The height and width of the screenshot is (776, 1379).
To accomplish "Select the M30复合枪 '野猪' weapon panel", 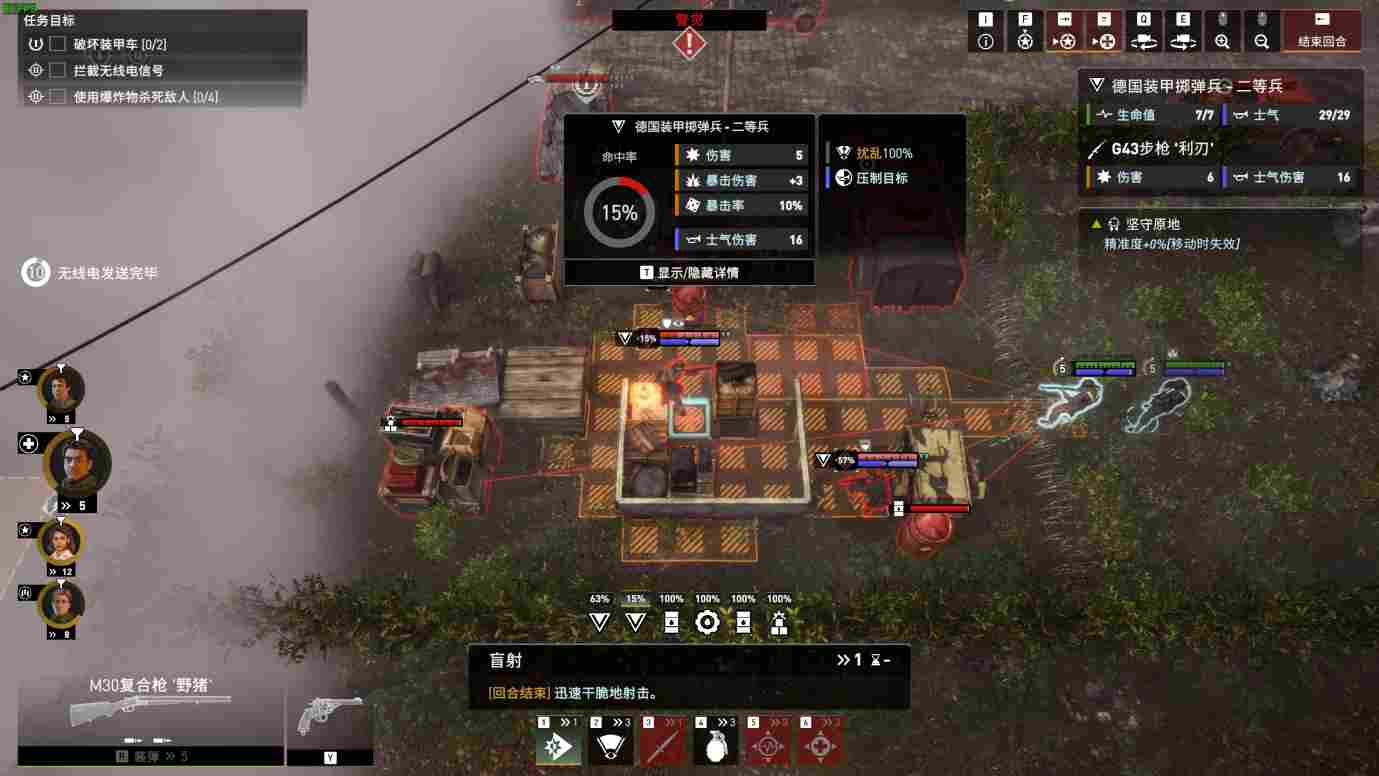I will (x=150, y=711).
